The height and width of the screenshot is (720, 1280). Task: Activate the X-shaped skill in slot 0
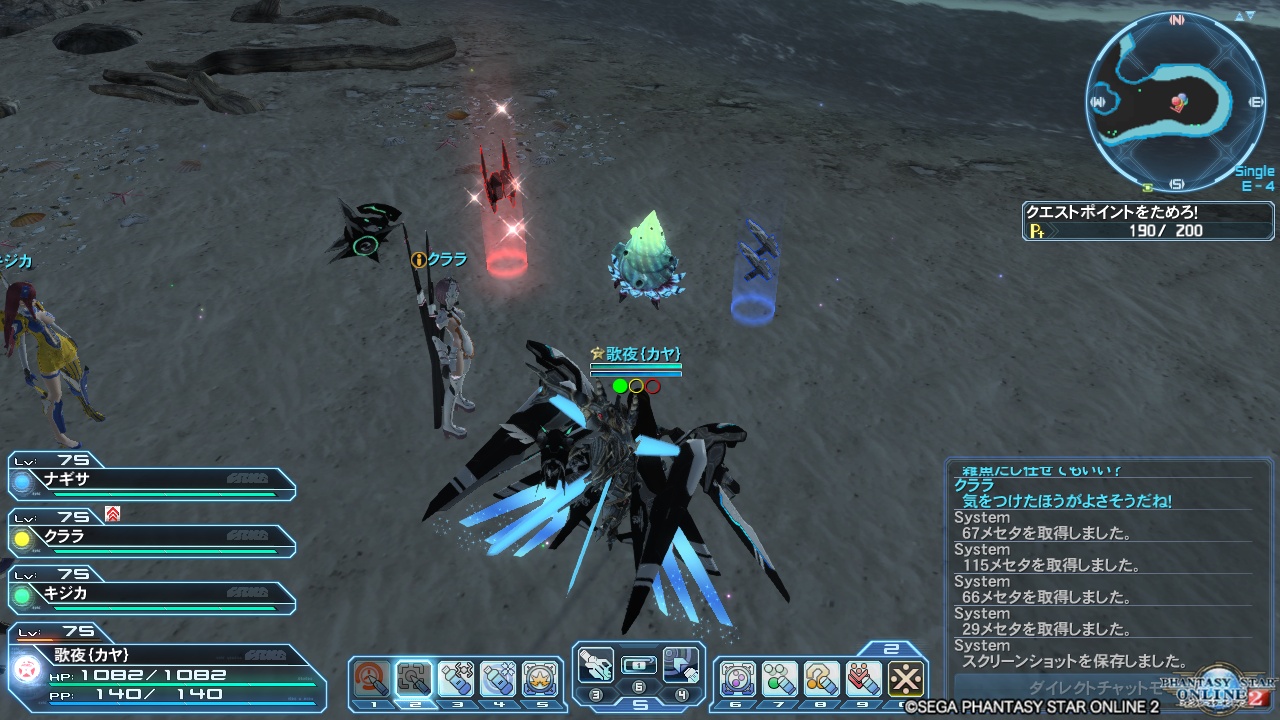(x=906, y=679)
